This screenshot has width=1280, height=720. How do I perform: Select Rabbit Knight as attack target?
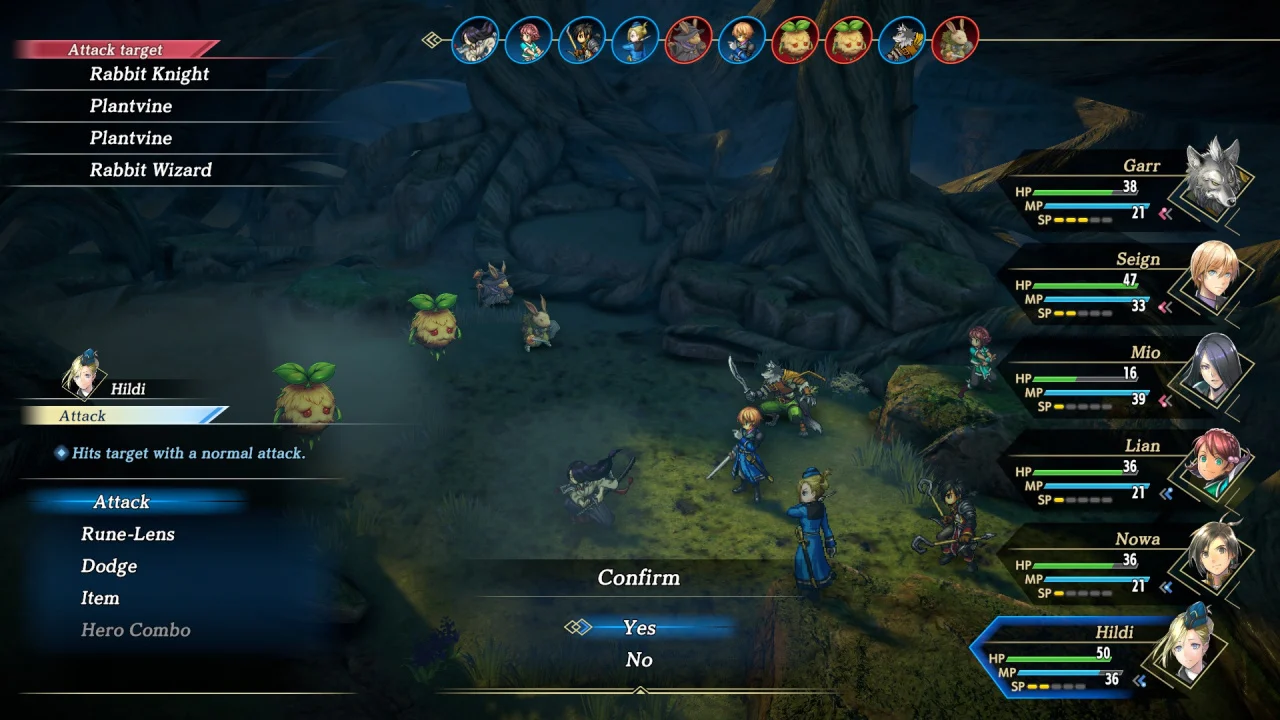coord(149,74)
